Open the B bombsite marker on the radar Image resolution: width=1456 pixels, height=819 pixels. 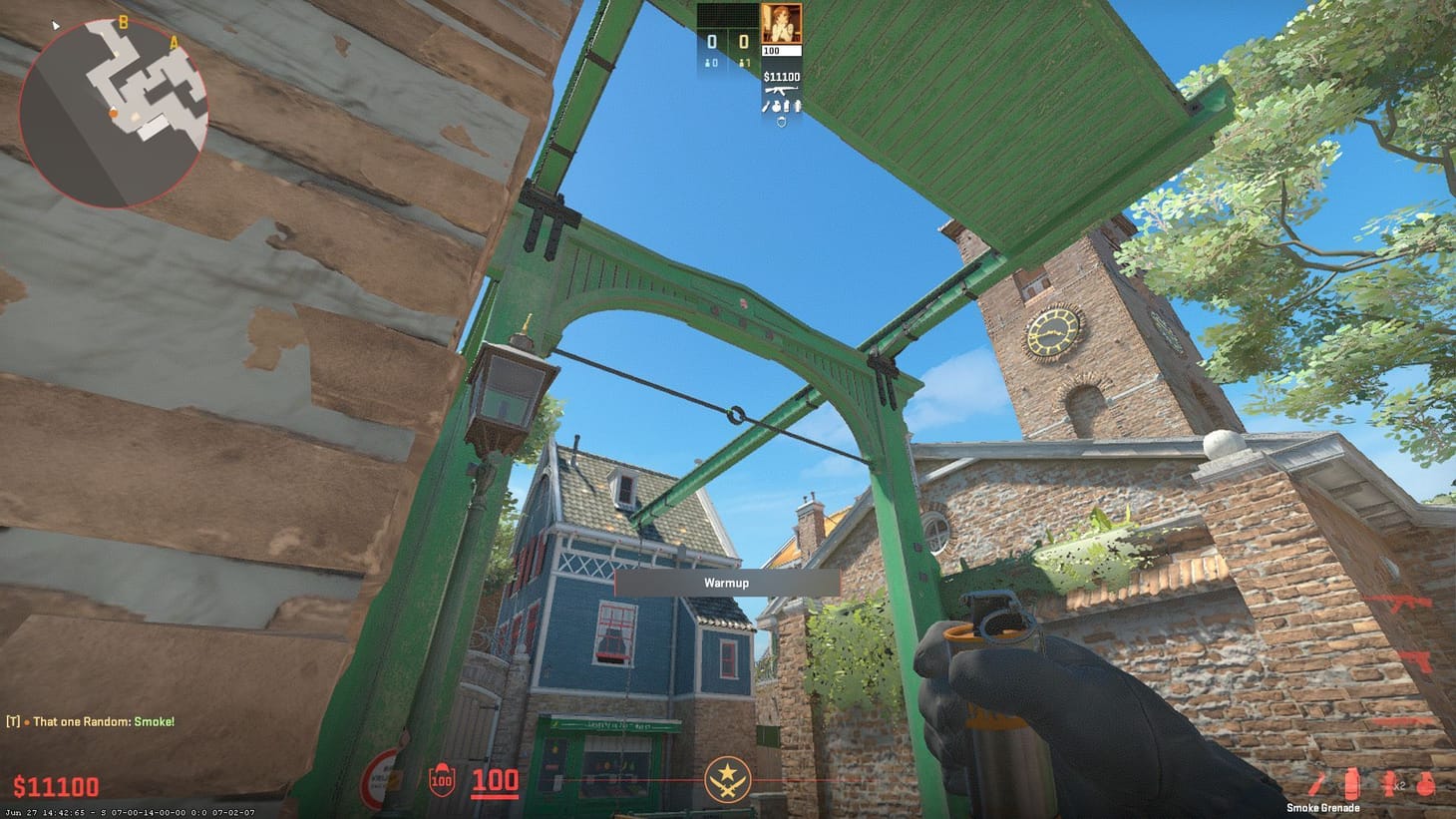point(123,23)
